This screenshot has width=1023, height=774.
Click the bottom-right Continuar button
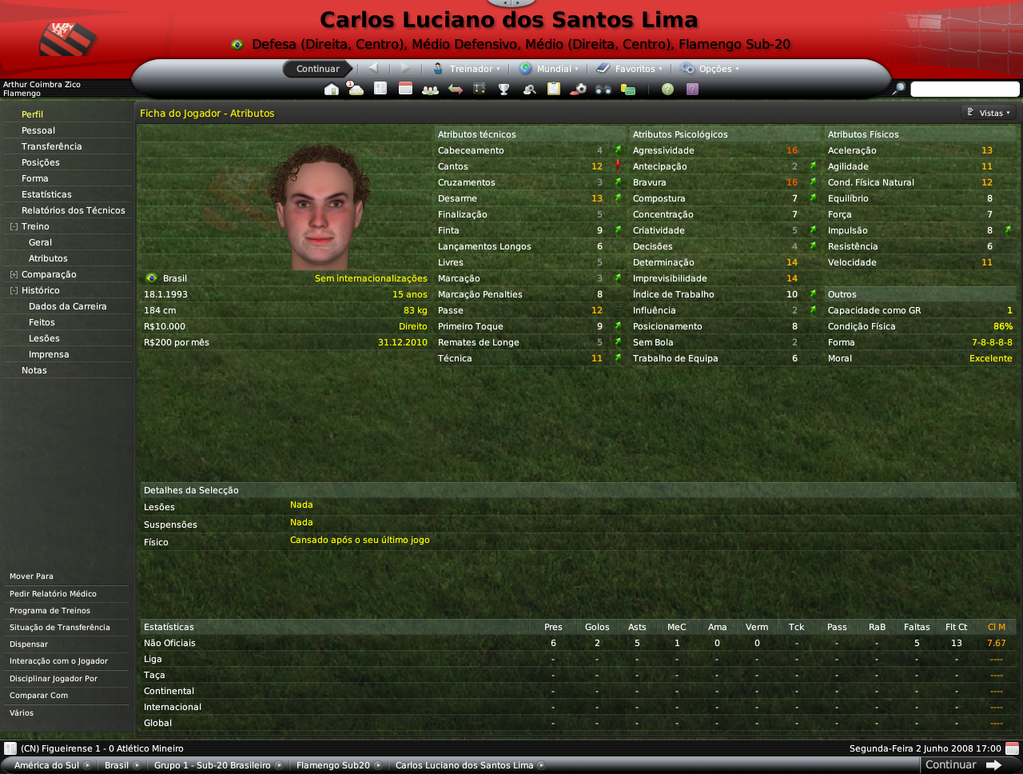coord(962,765)
